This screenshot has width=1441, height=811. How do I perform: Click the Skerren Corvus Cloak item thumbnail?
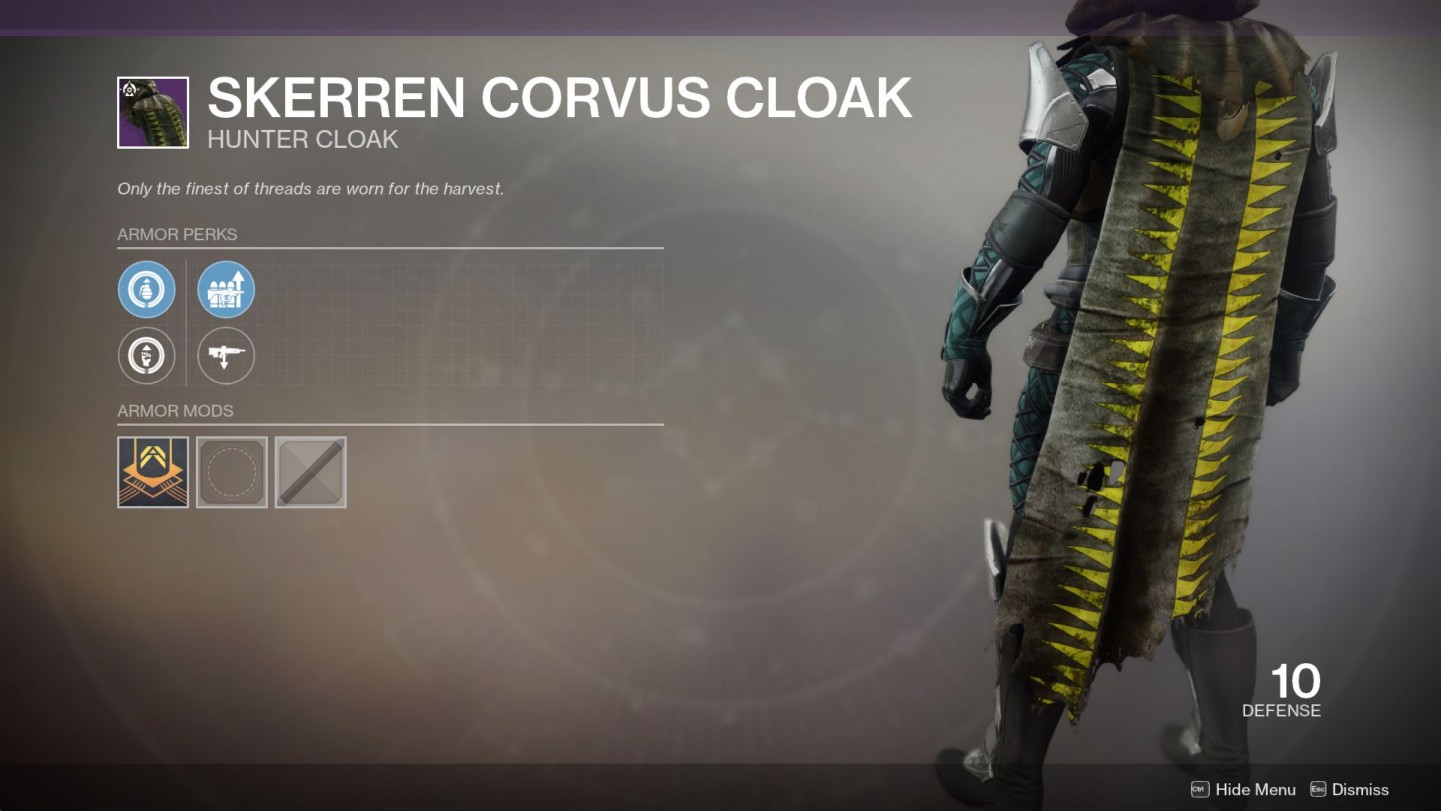[153, 113]
